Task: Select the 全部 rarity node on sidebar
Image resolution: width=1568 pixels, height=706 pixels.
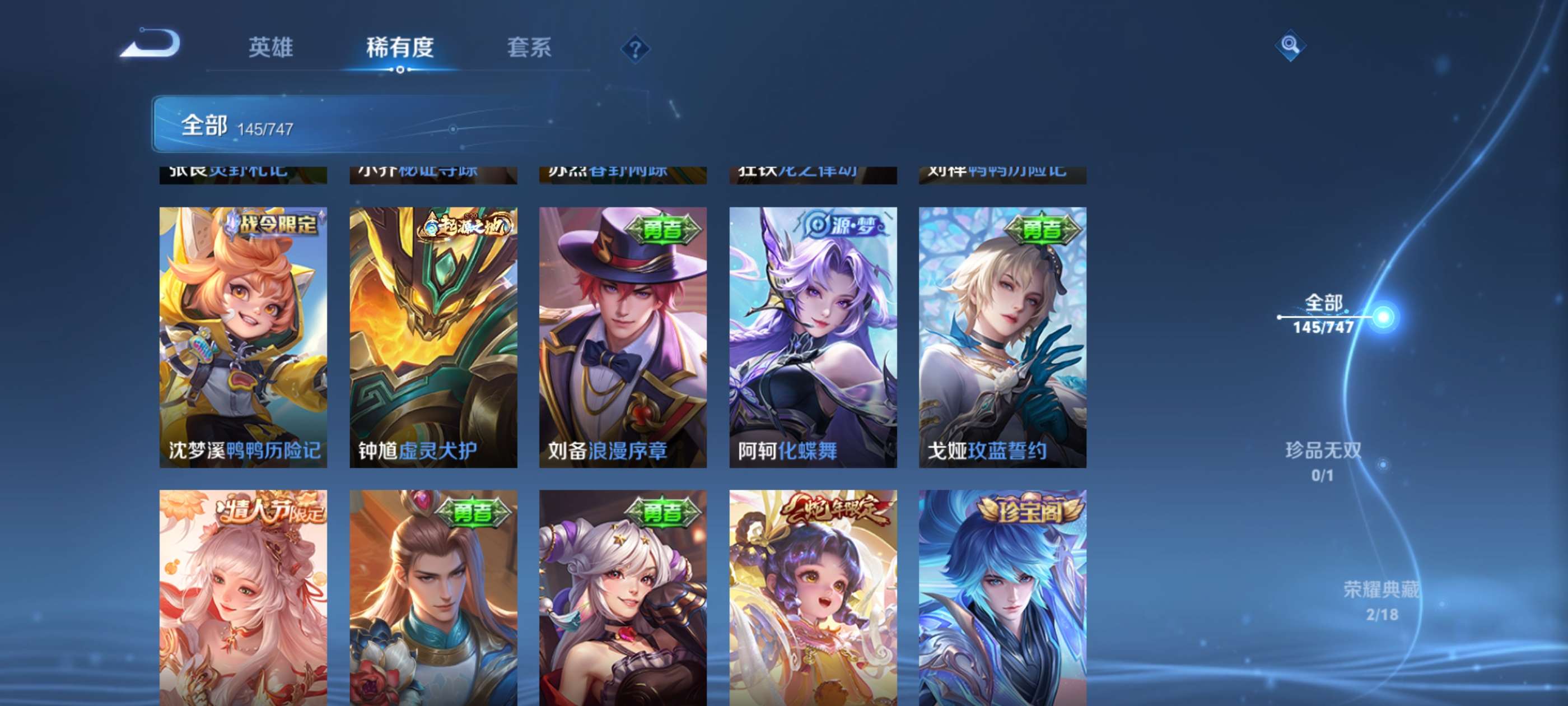Action: pyautogui.click(x=1324, y=314)
